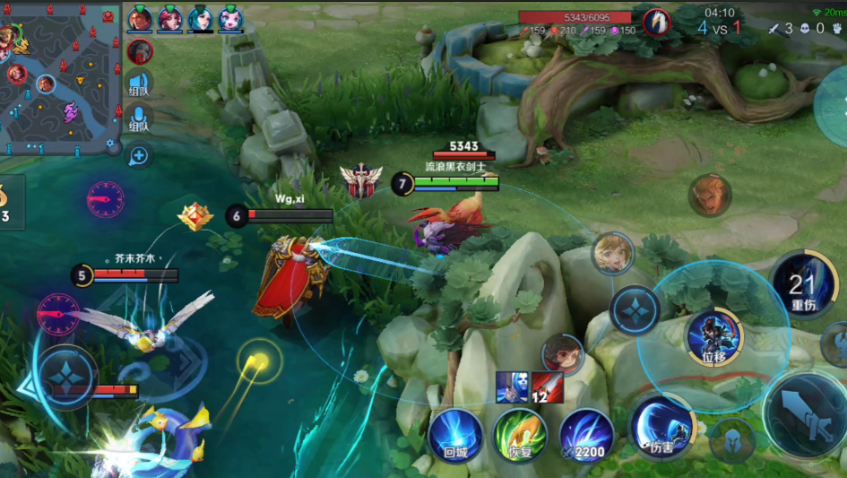Viewport: 847px width, 478px height.
Task: Use the 位移 dash skill
Action: (x=714, y=335)
